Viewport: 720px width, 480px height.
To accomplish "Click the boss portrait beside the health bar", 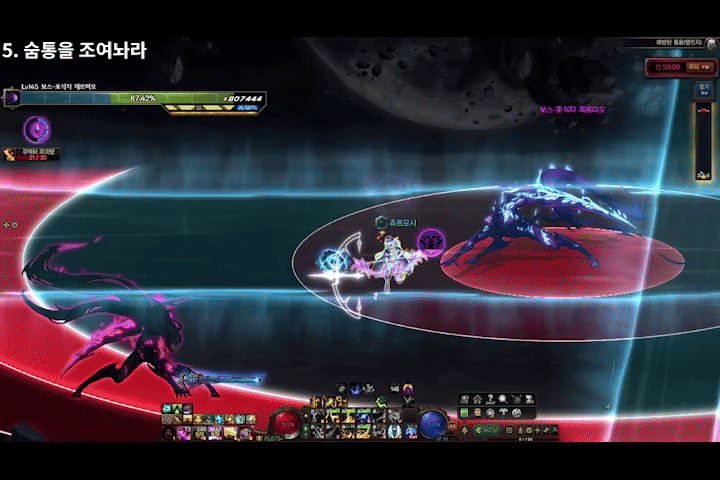I will [x=13, y=98].
